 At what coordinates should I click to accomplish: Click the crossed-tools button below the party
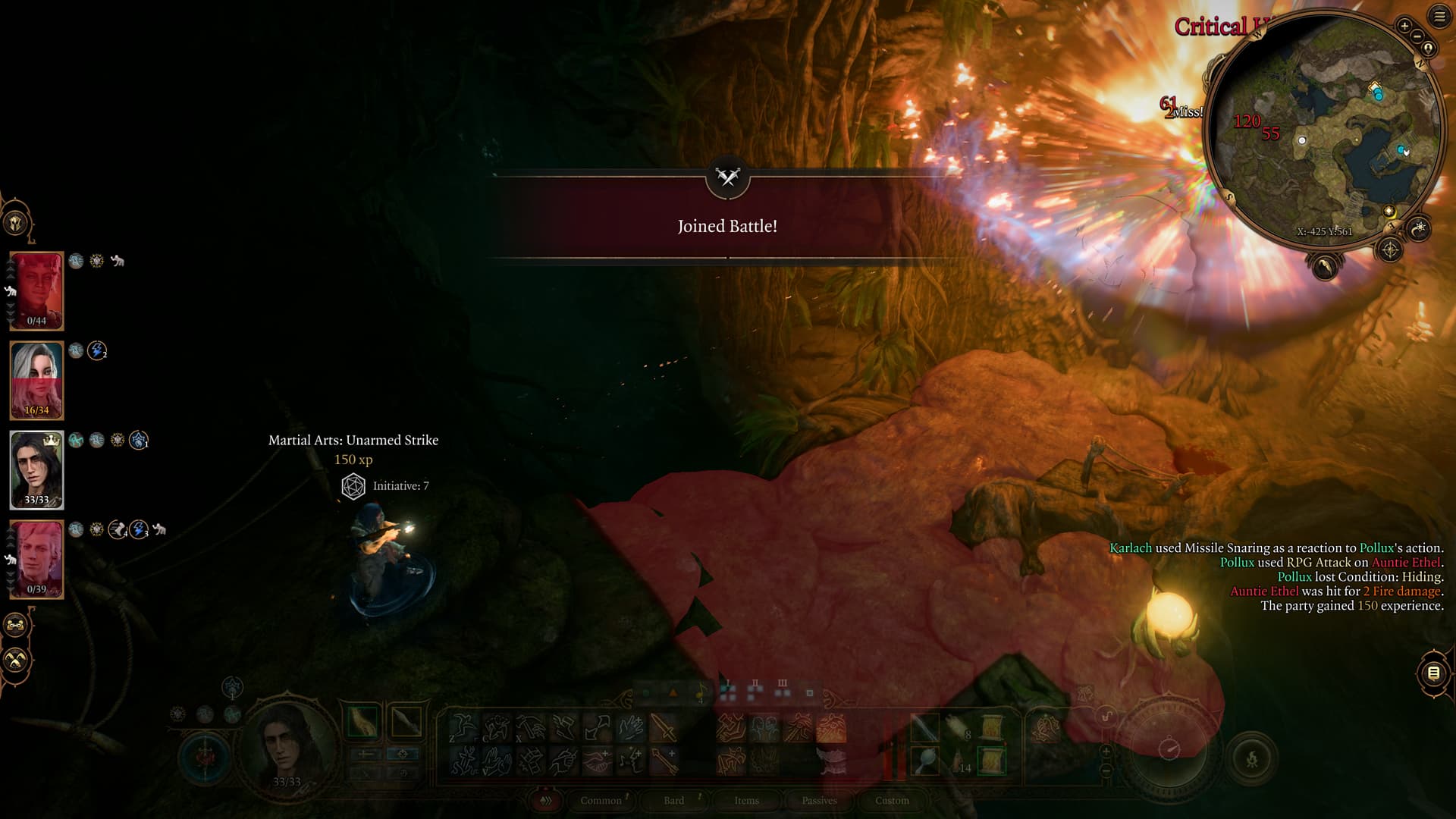coord(16,661)
